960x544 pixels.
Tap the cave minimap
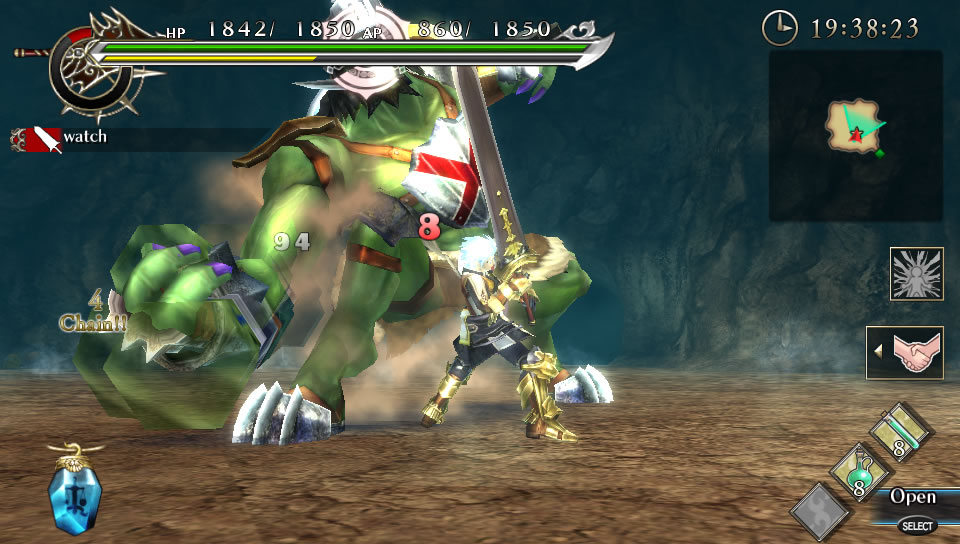pyautogui.click(x=855, y=135)
